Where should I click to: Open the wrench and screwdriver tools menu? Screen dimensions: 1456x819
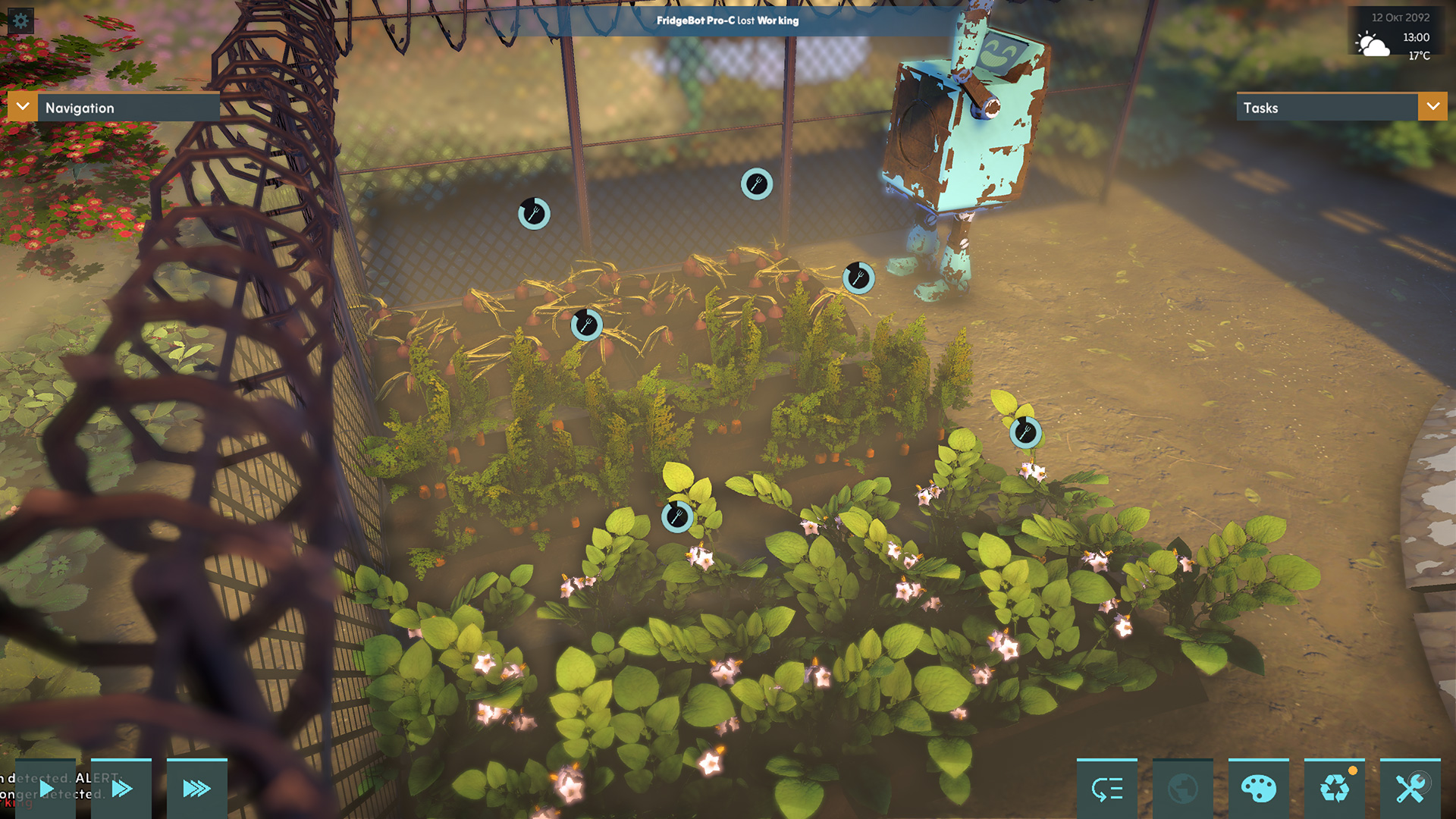(1410, 789)
